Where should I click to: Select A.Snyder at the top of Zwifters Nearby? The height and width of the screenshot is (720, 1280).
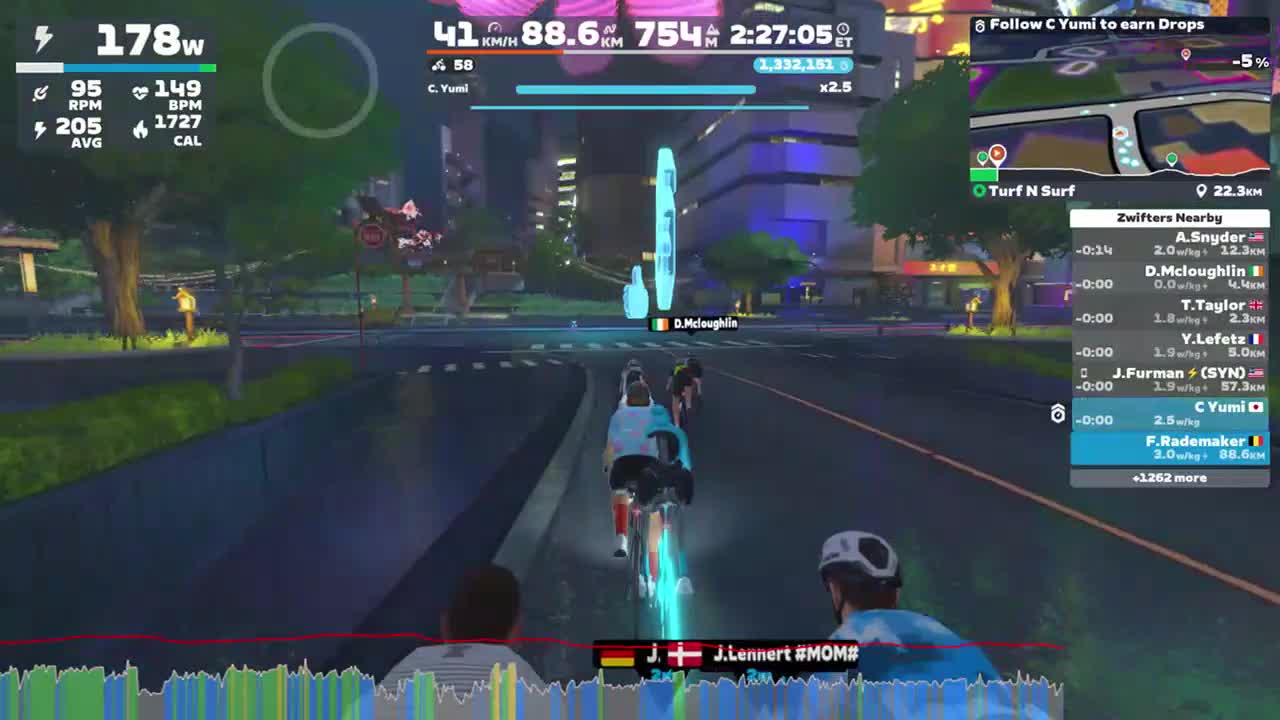pyautogui.click(x=1171, y=243)
